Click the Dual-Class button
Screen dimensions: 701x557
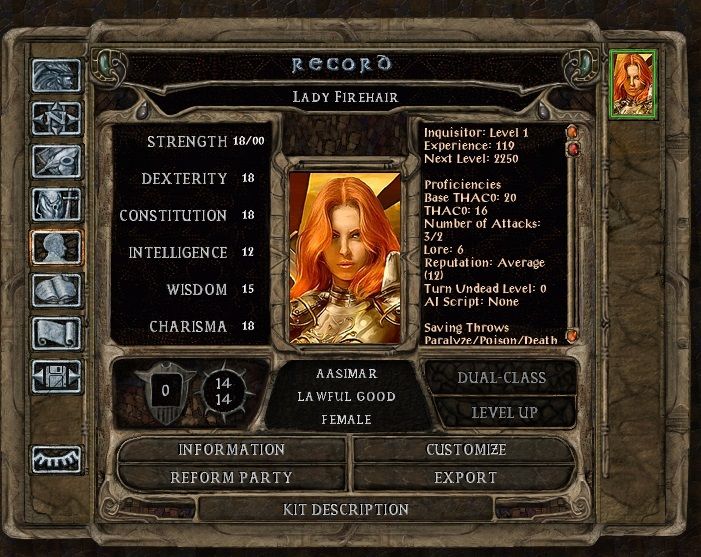(x=500, y=378)
